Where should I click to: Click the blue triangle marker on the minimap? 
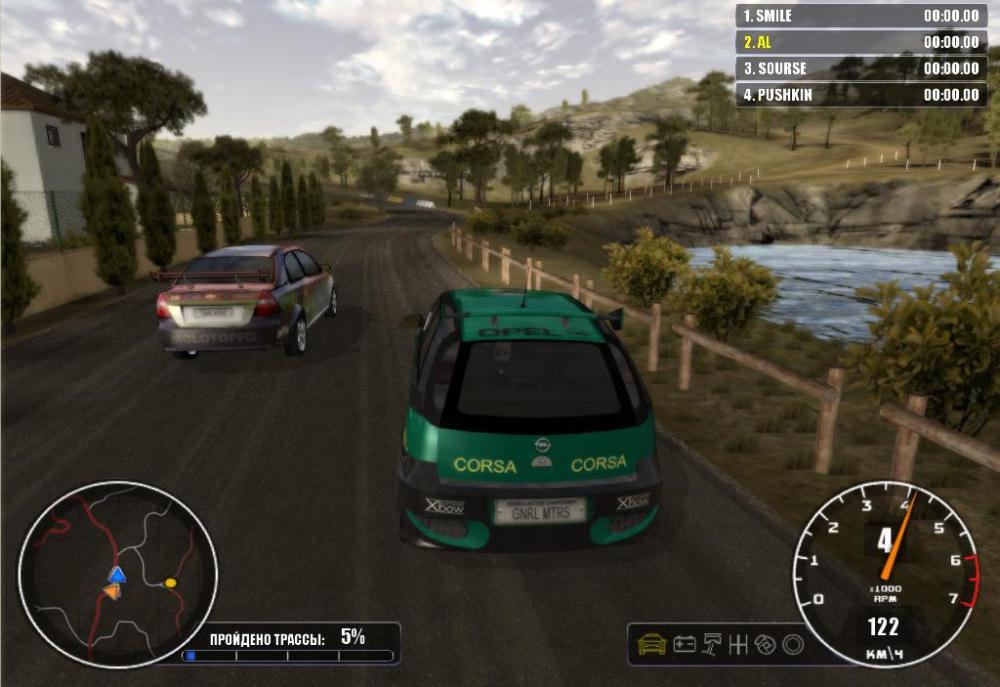tap(117, 574)
